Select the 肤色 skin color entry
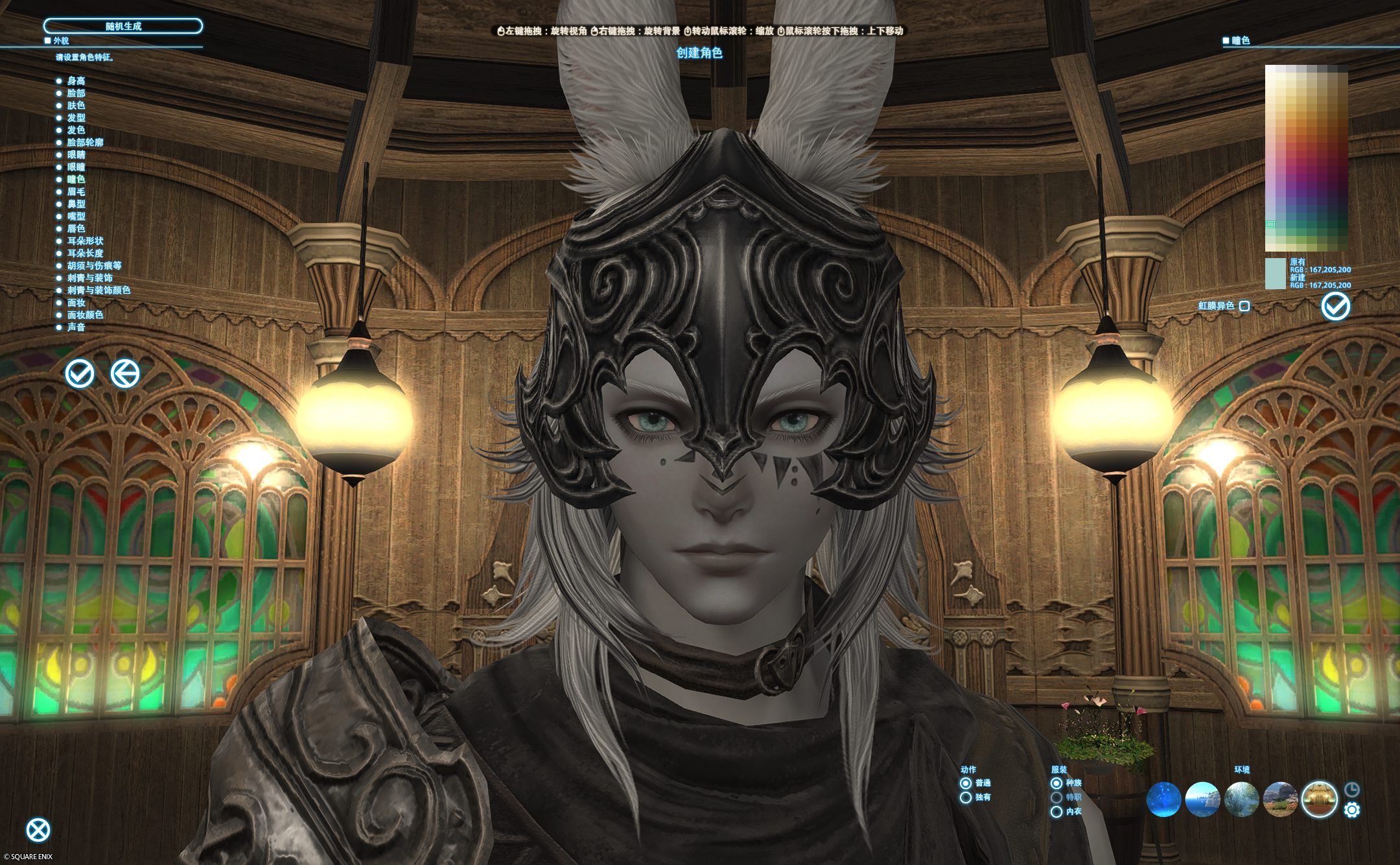1400x865 pixels. 76,106
